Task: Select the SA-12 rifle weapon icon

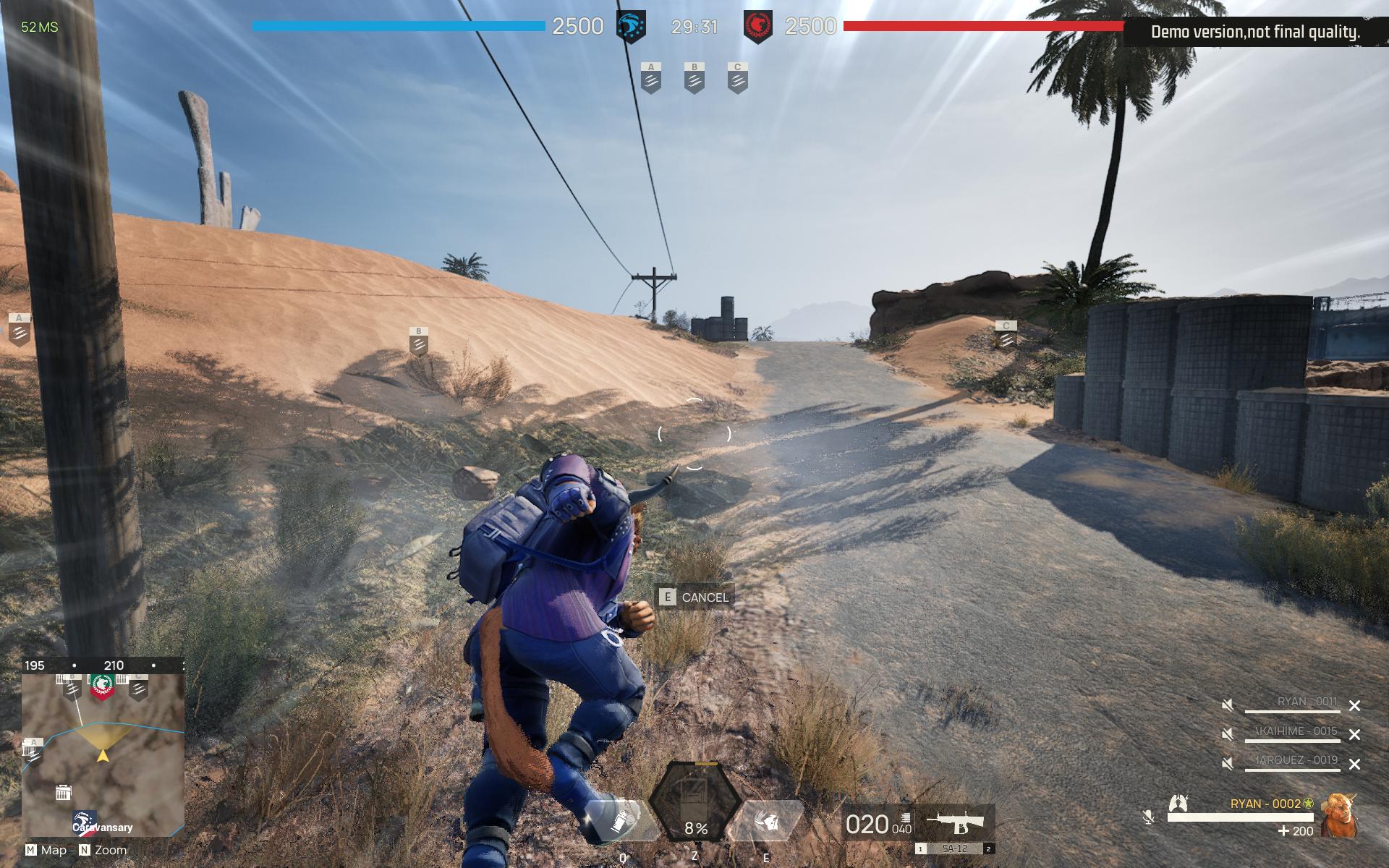Action: click(956, 822)
